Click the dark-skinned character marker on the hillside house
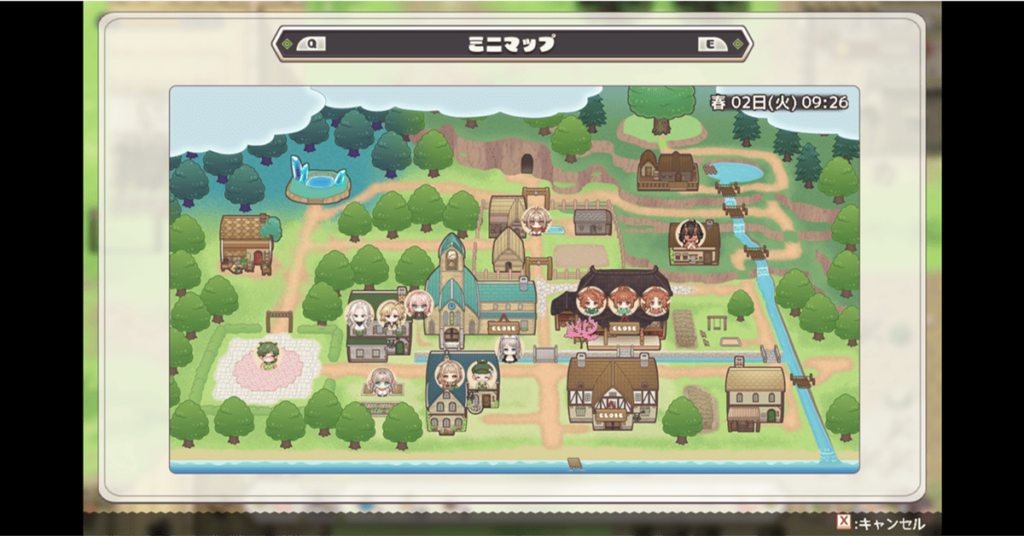The image size is (1024, 536). 689,234
